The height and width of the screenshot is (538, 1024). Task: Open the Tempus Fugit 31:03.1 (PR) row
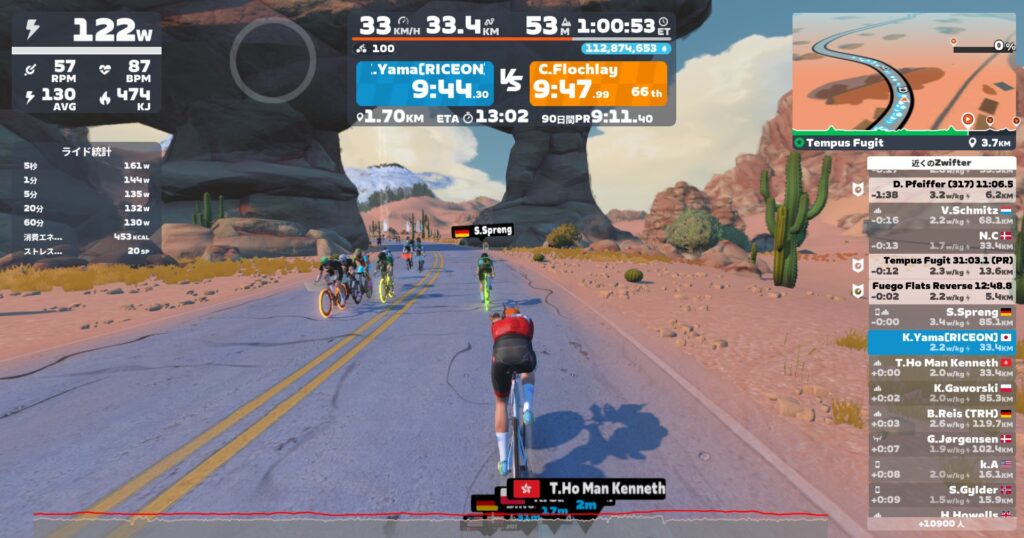tap(941, 266)
